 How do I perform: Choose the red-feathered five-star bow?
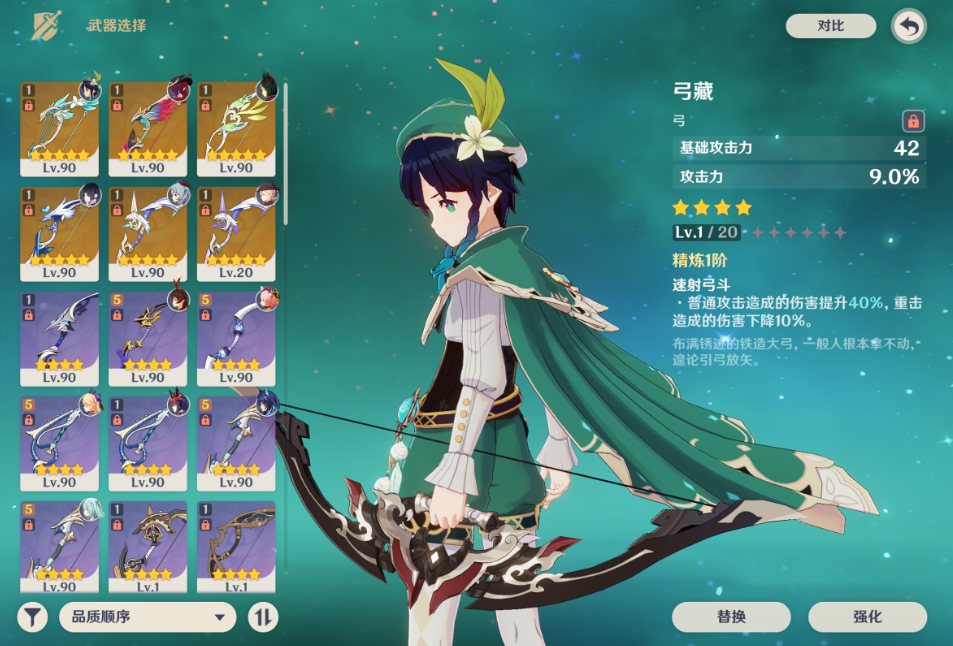147,128
